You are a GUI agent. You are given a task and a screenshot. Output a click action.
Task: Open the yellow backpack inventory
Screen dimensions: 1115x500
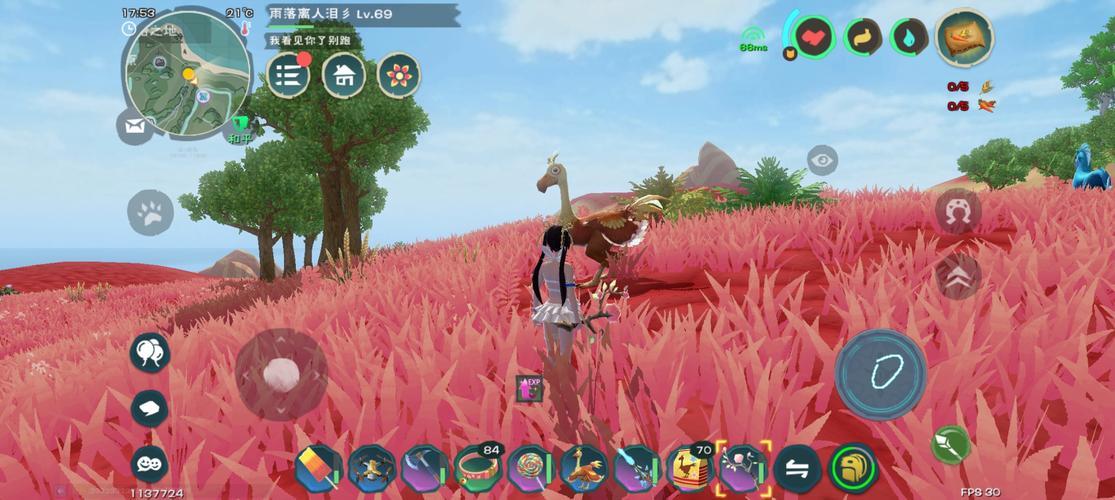[x=853, y=468]
